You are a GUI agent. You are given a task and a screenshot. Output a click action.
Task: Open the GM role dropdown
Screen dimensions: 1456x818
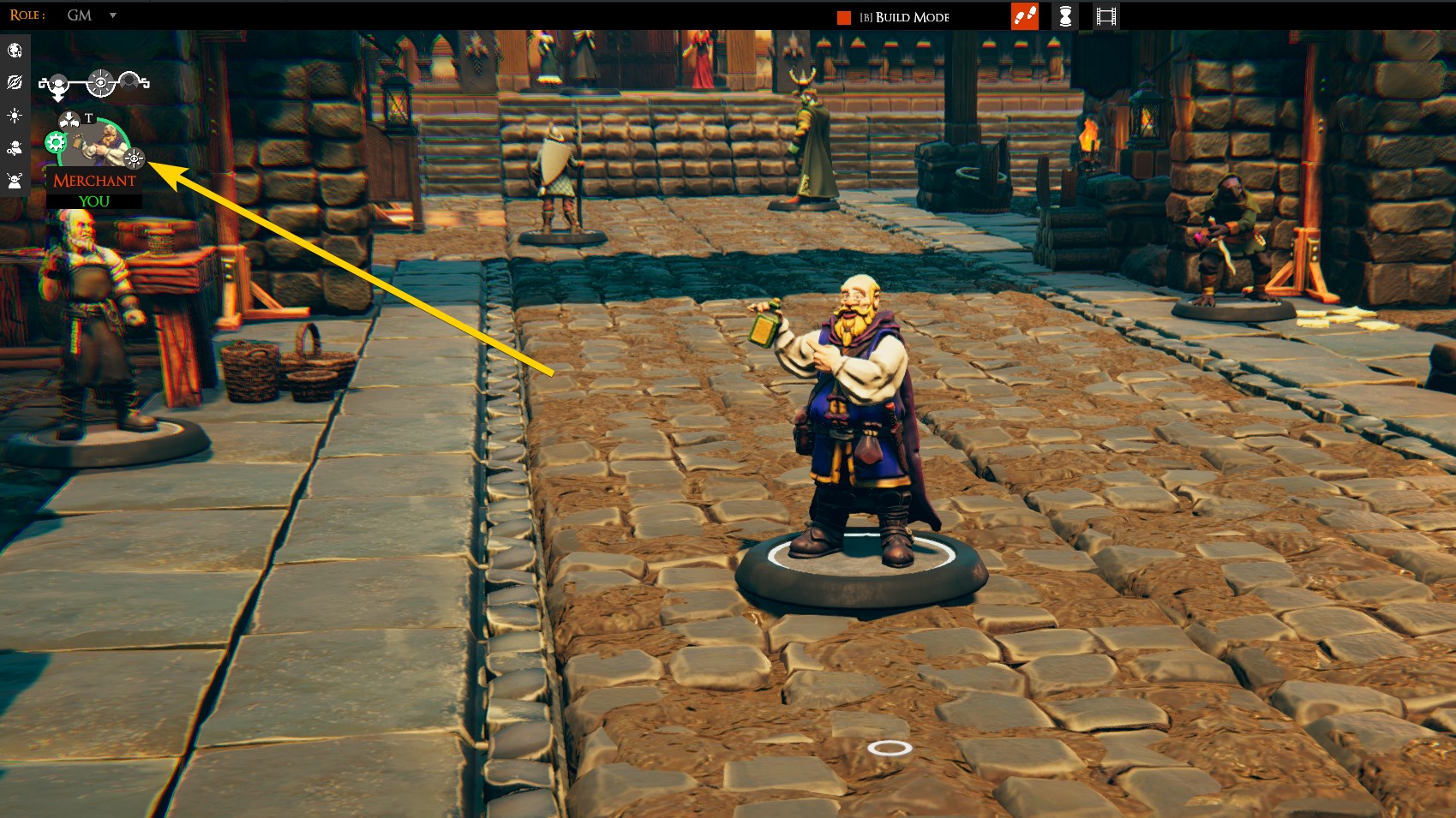pyautogui.click(x=112, y=15)
